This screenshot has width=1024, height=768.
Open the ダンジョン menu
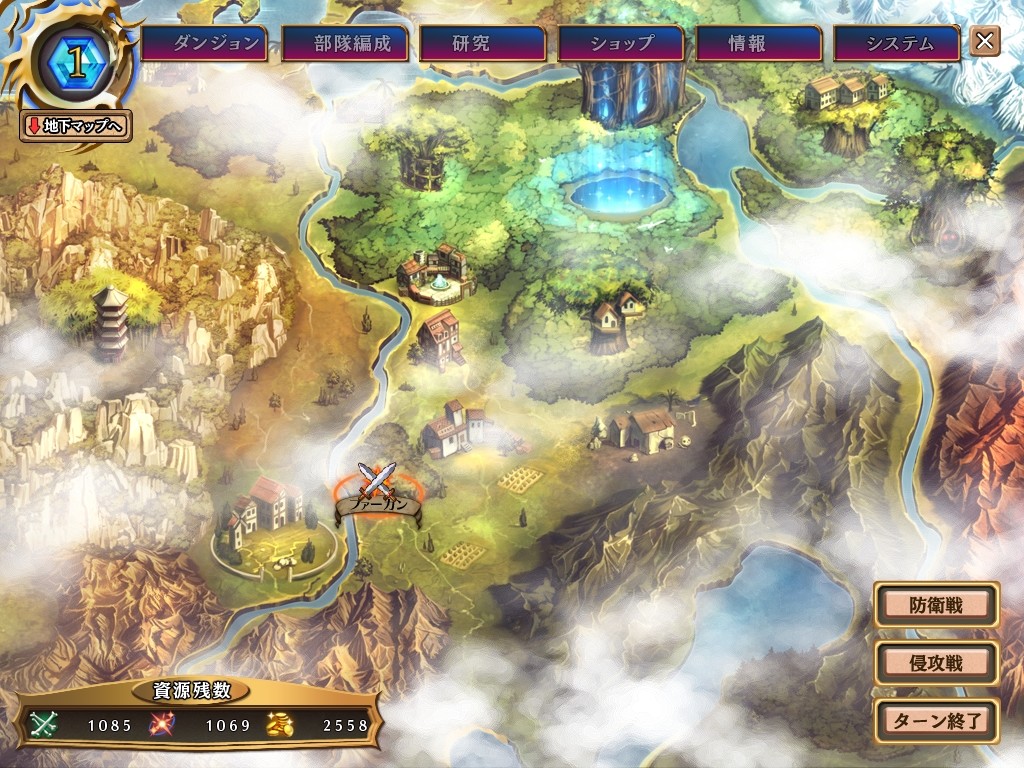[x=204, y=43]
